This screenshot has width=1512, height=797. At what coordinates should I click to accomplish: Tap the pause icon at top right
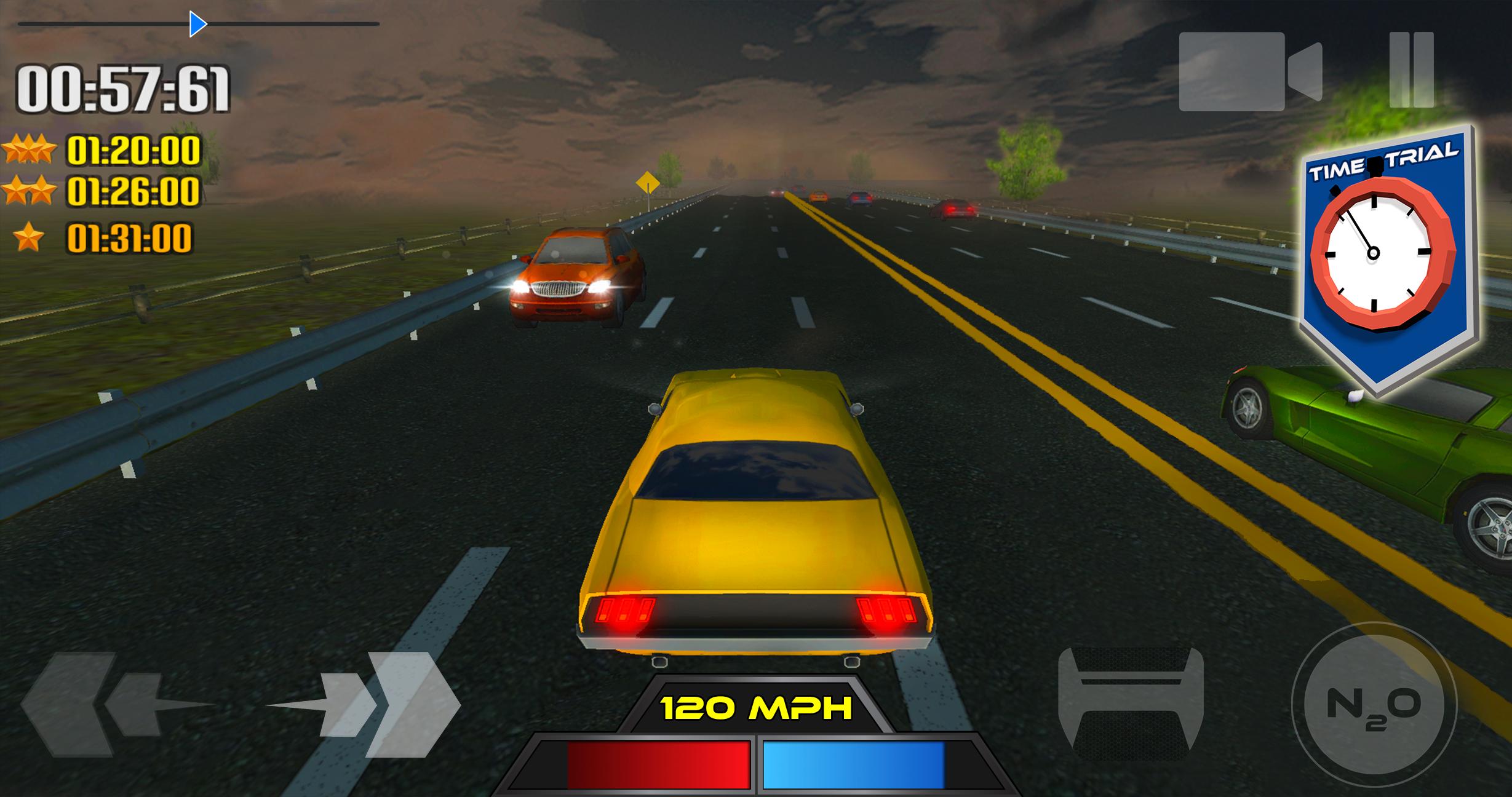[x=1412, y=69]
